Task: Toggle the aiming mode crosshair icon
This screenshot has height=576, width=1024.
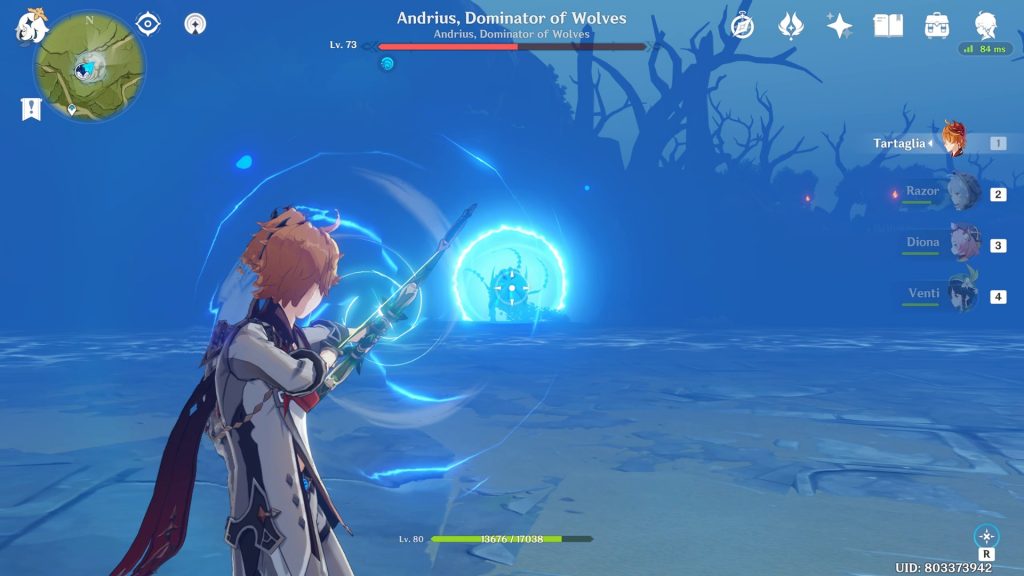Action: 986,536
